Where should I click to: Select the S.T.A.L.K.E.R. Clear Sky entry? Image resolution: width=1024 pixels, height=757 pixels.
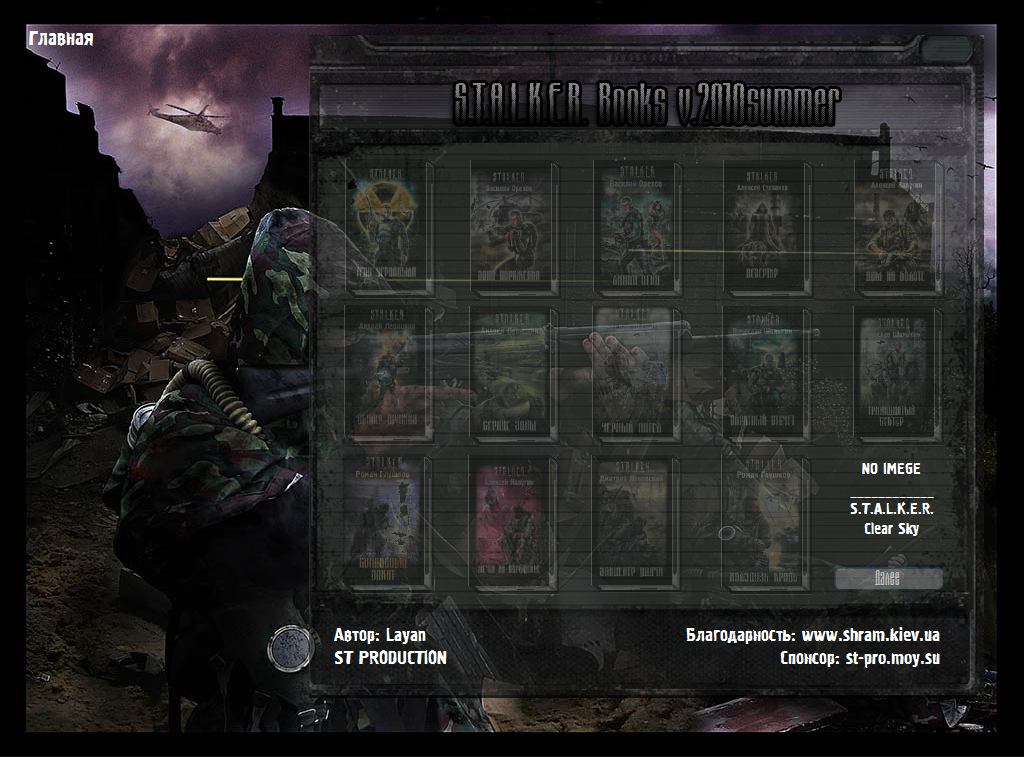click(891, 518)
